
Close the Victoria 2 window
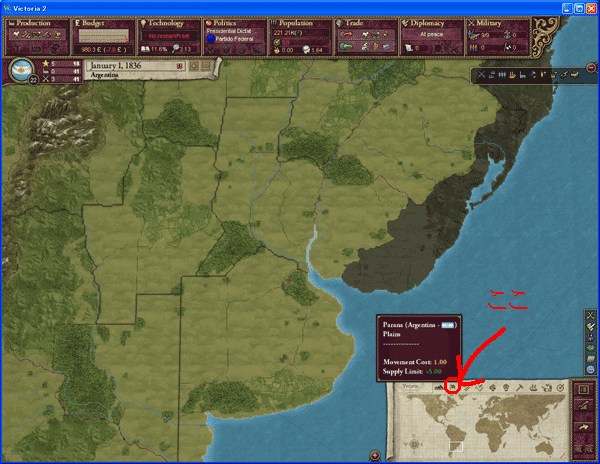[x=589, y=7]
